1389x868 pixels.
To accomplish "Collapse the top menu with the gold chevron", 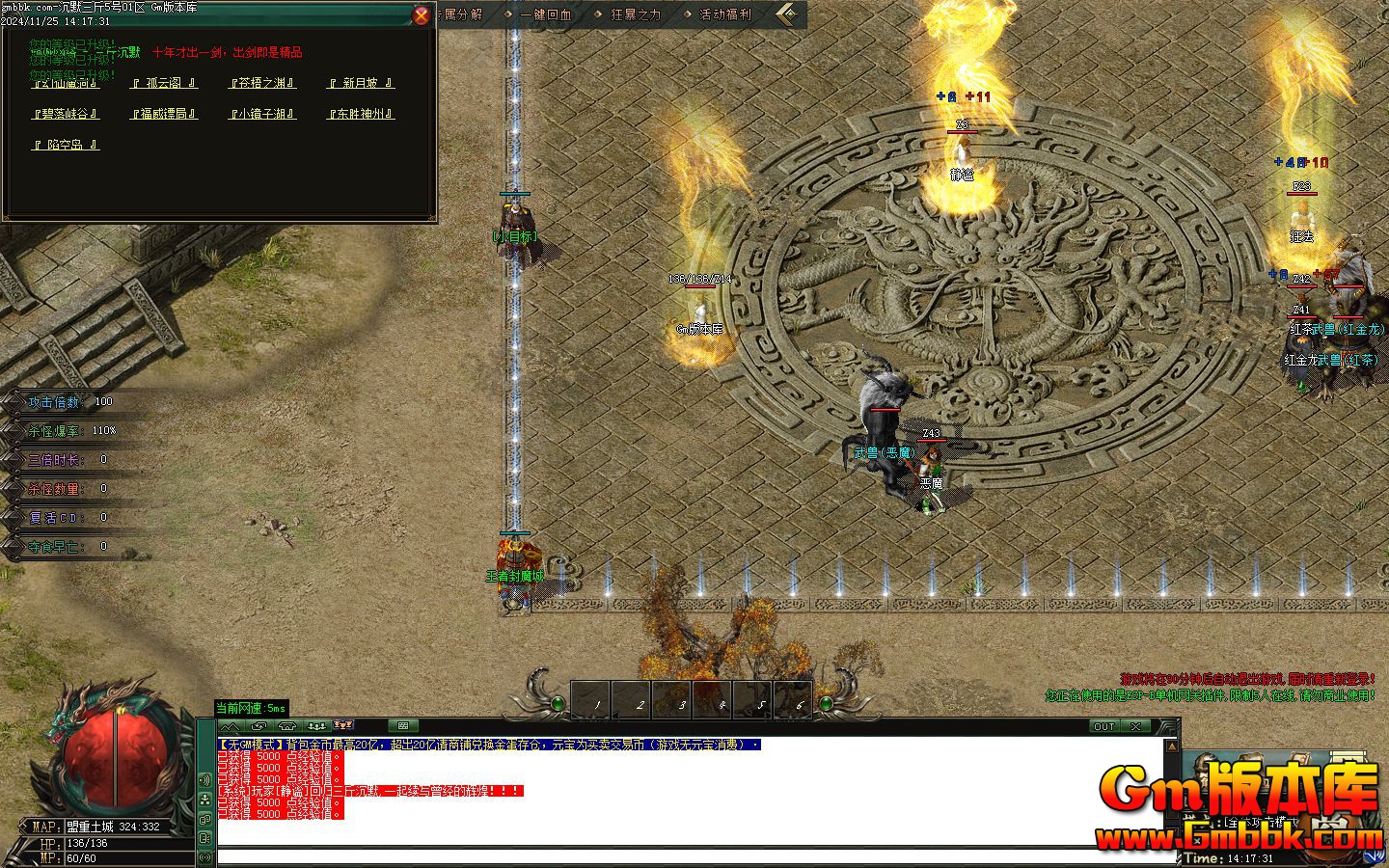I will pos(789,14).
